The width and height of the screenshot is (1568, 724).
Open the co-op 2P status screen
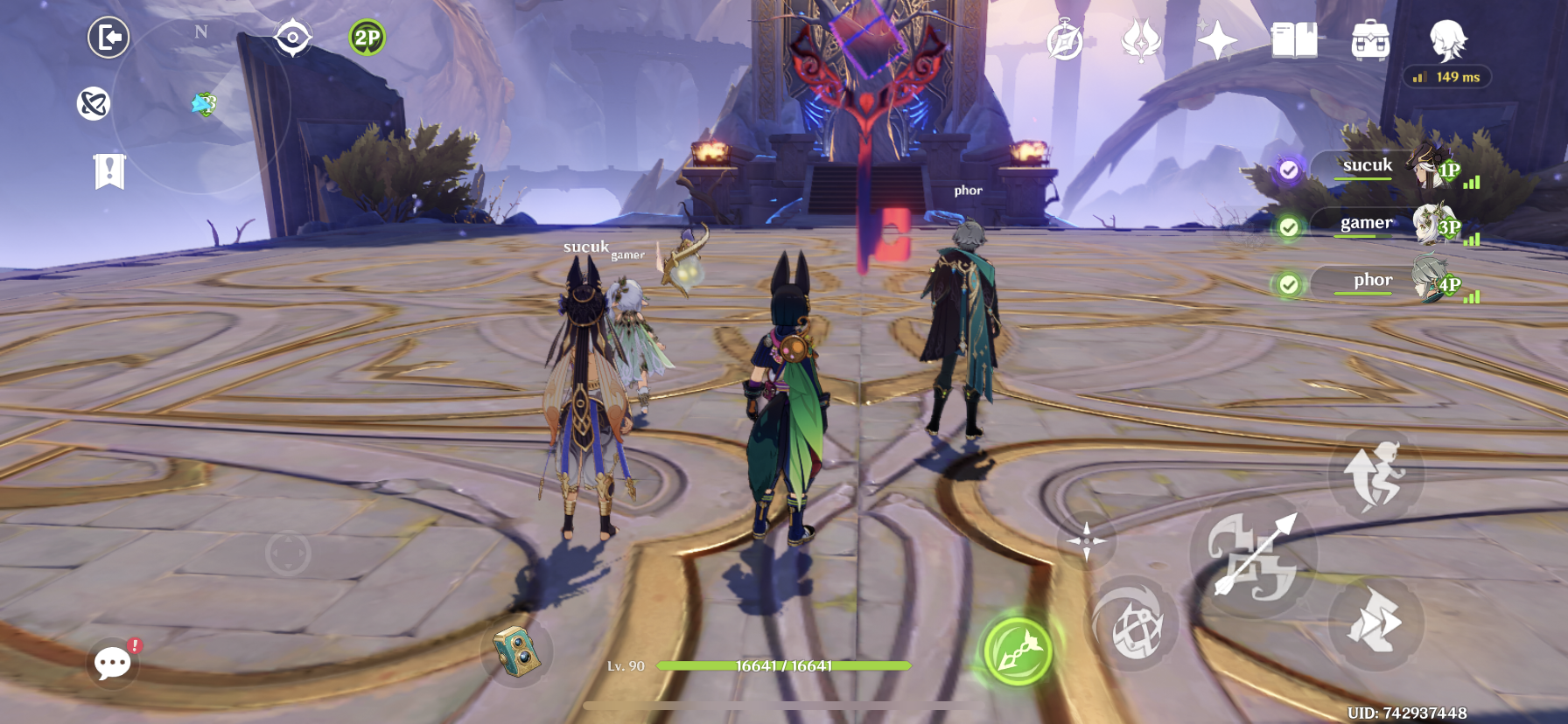tap(367, 37)
